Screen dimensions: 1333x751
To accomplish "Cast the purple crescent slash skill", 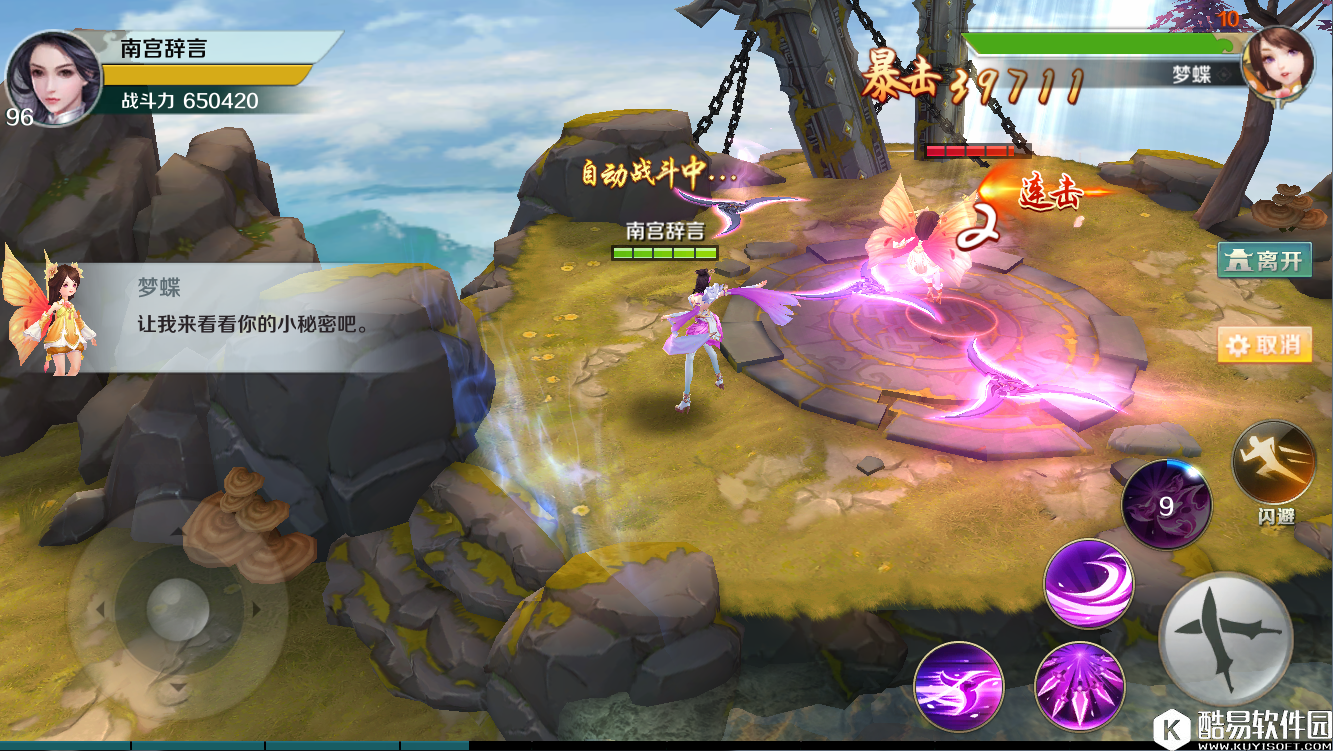I will (1088, 584).
